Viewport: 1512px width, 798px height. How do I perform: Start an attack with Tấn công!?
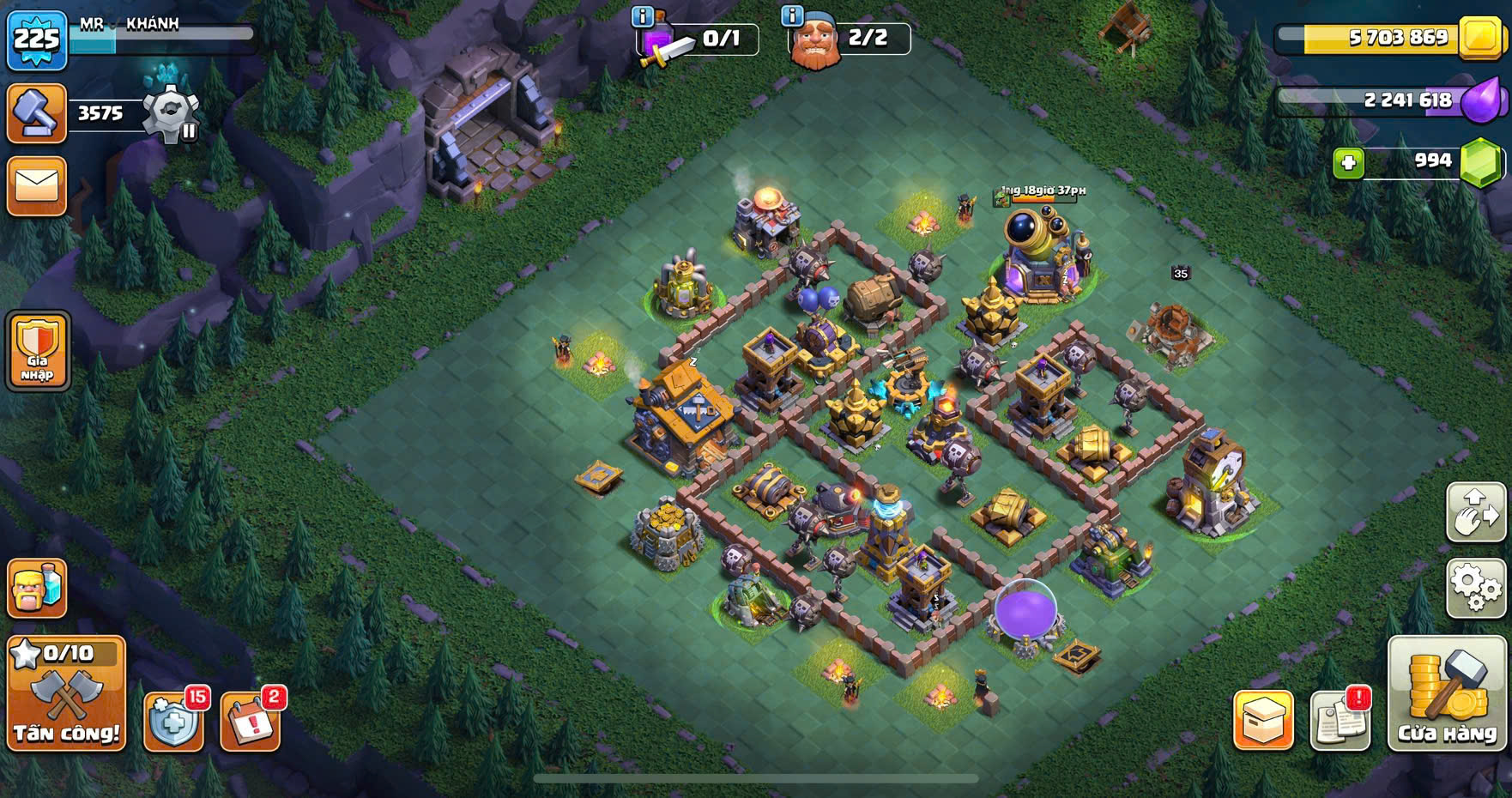(x=66, y=693)
